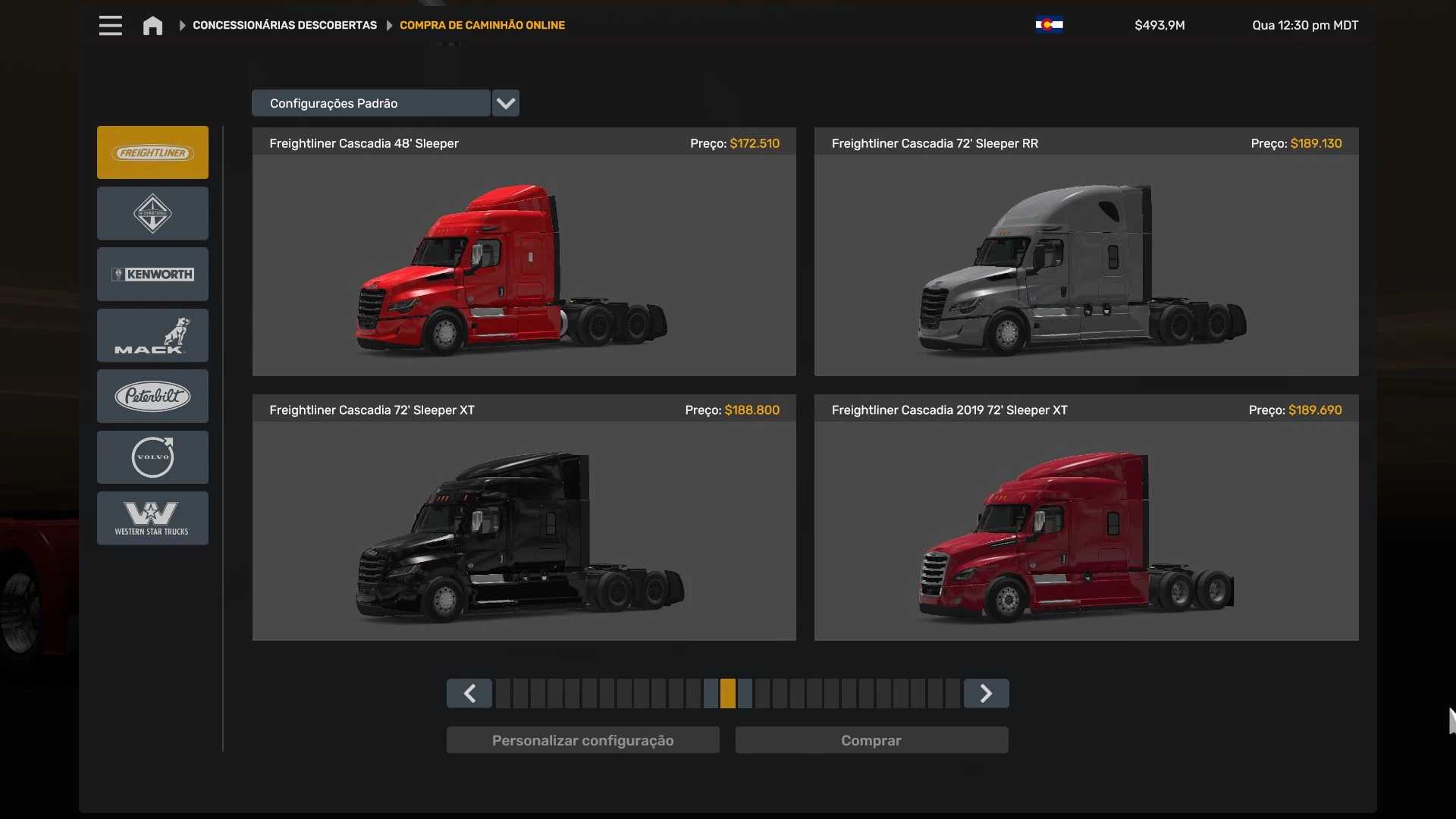The width and height of the screenshot is (1456, 819).
Task: Choose the Cascadia 72' Sleeper RR truck
Action: coord(1086,265)
